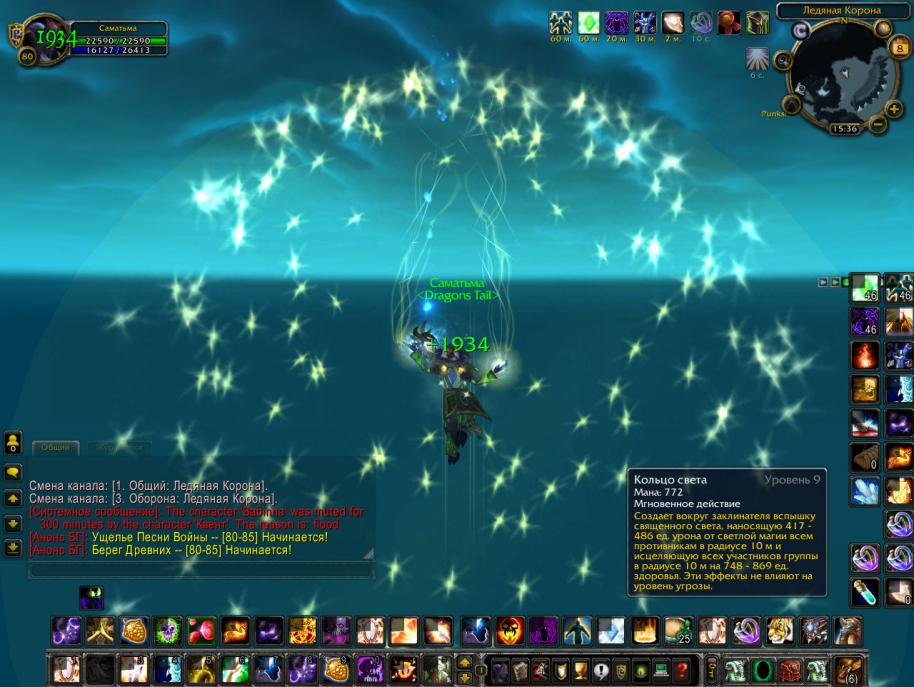This screenshot has height=687, width=914.
Task: Zoom out the minimap with the minus button
Action: 877,125
